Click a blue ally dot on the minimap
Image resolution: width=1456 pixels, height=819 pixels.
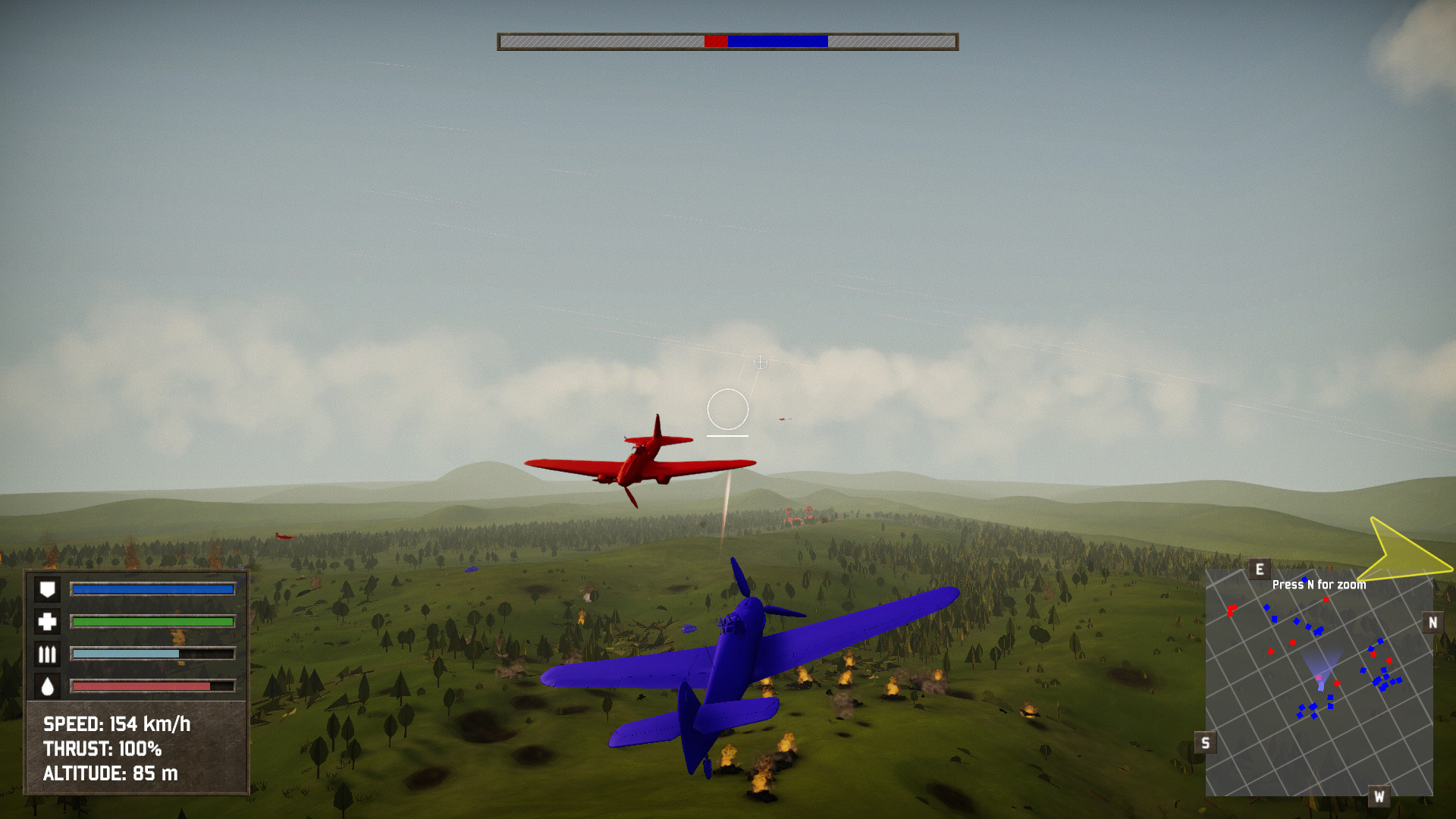click(x=1377, y=681)
